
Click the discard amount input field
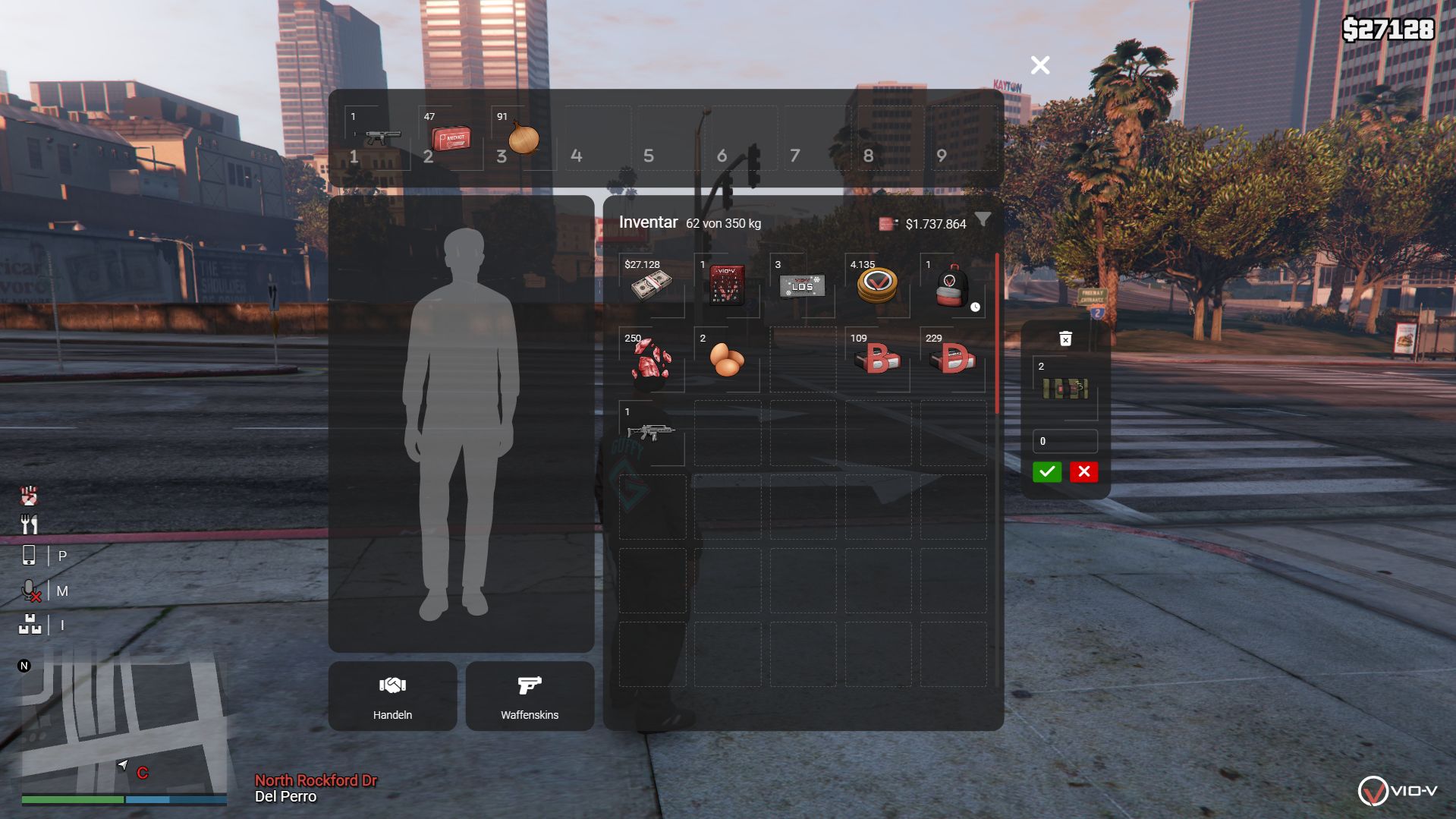coord(1065,441)
